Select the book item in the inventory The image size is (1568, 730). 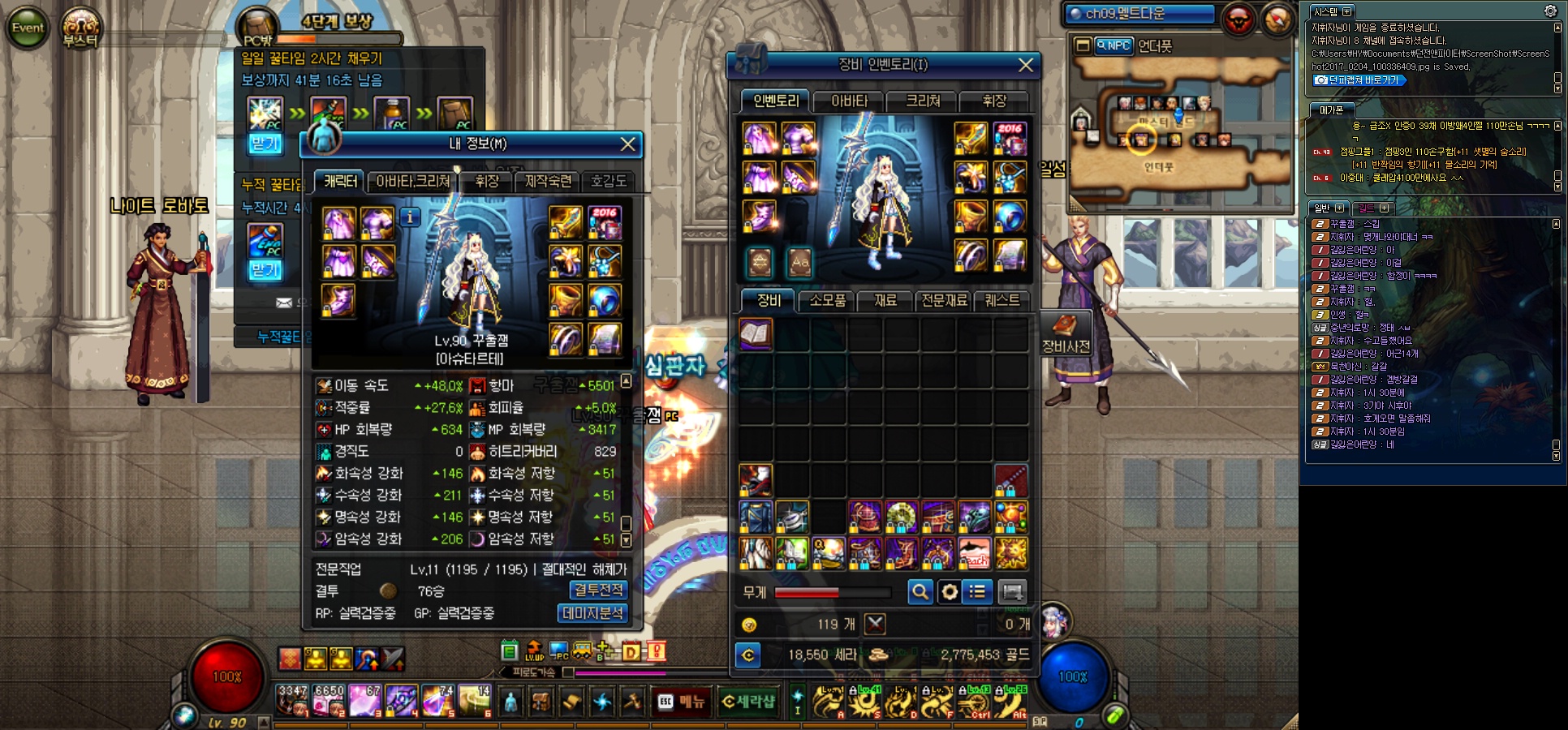coord(756,334)
